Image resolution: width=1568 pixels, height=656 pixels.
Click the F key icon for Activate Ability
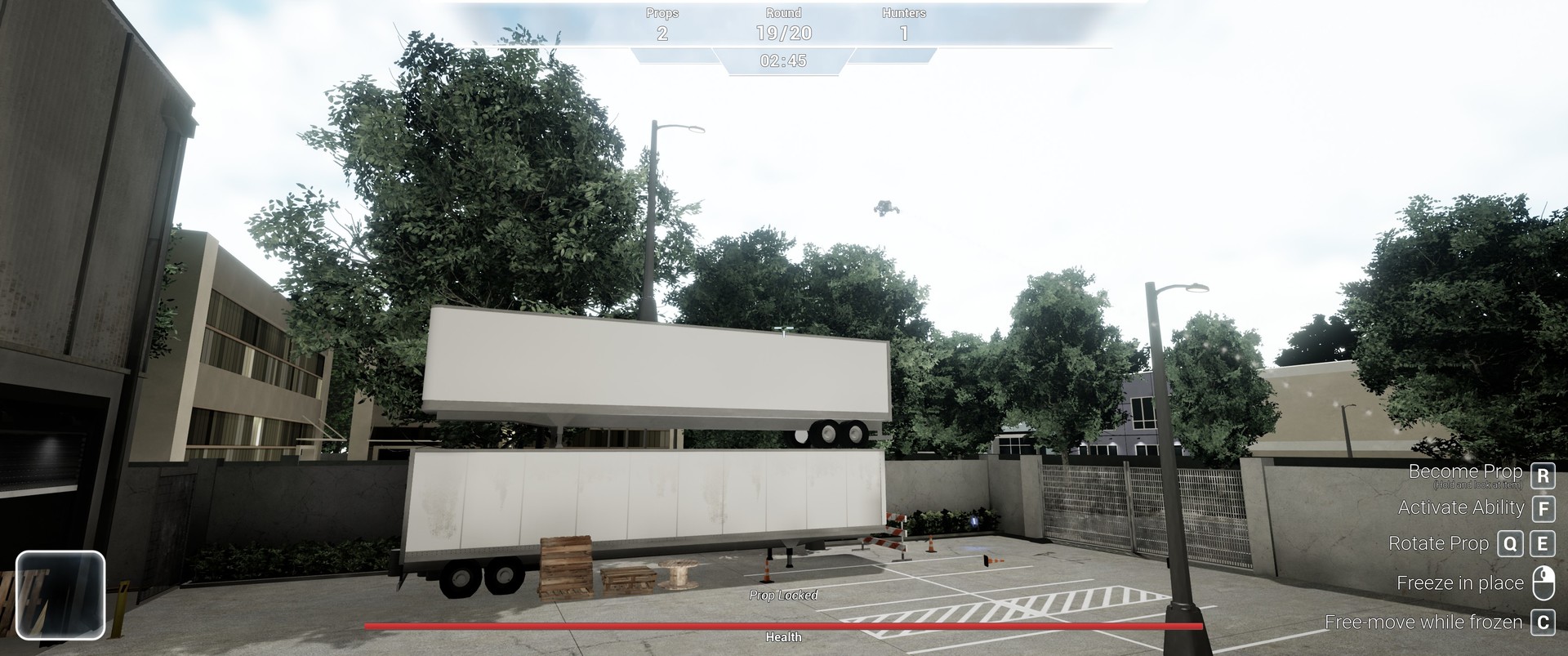[x=1542, y=508]
